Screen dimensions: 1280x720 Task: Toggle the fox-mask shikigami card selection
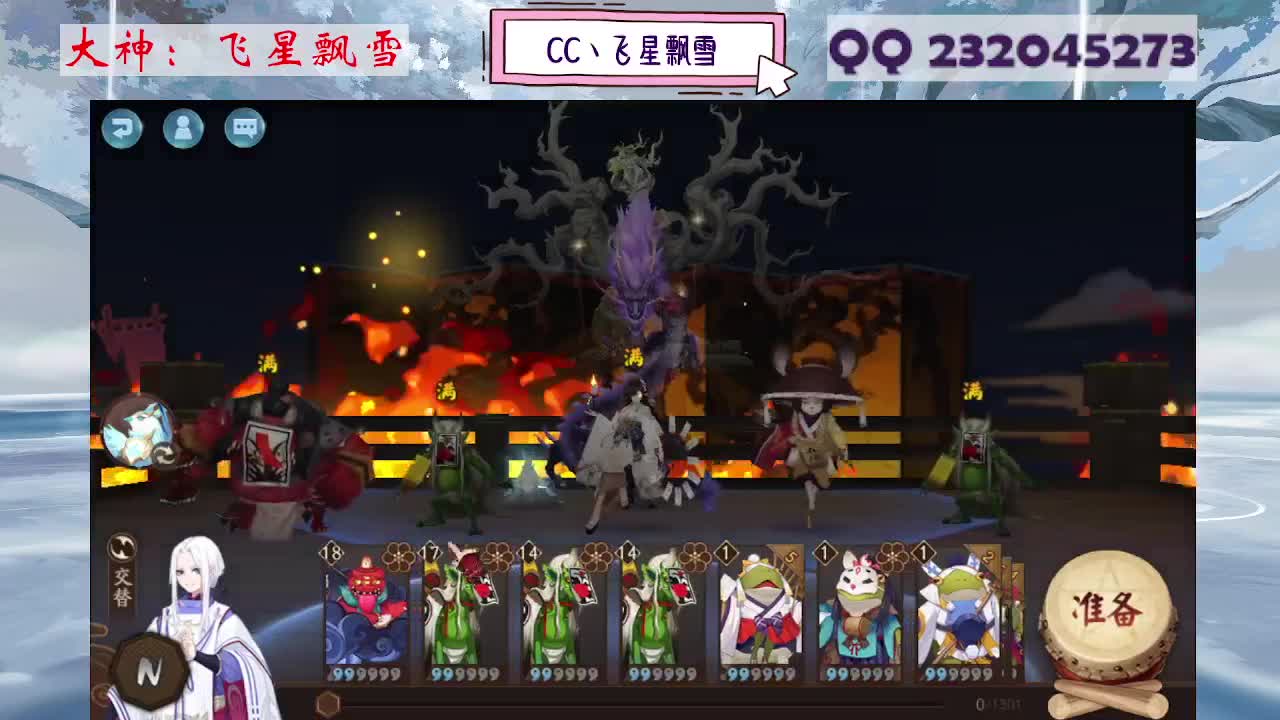(x=860, y=620)
